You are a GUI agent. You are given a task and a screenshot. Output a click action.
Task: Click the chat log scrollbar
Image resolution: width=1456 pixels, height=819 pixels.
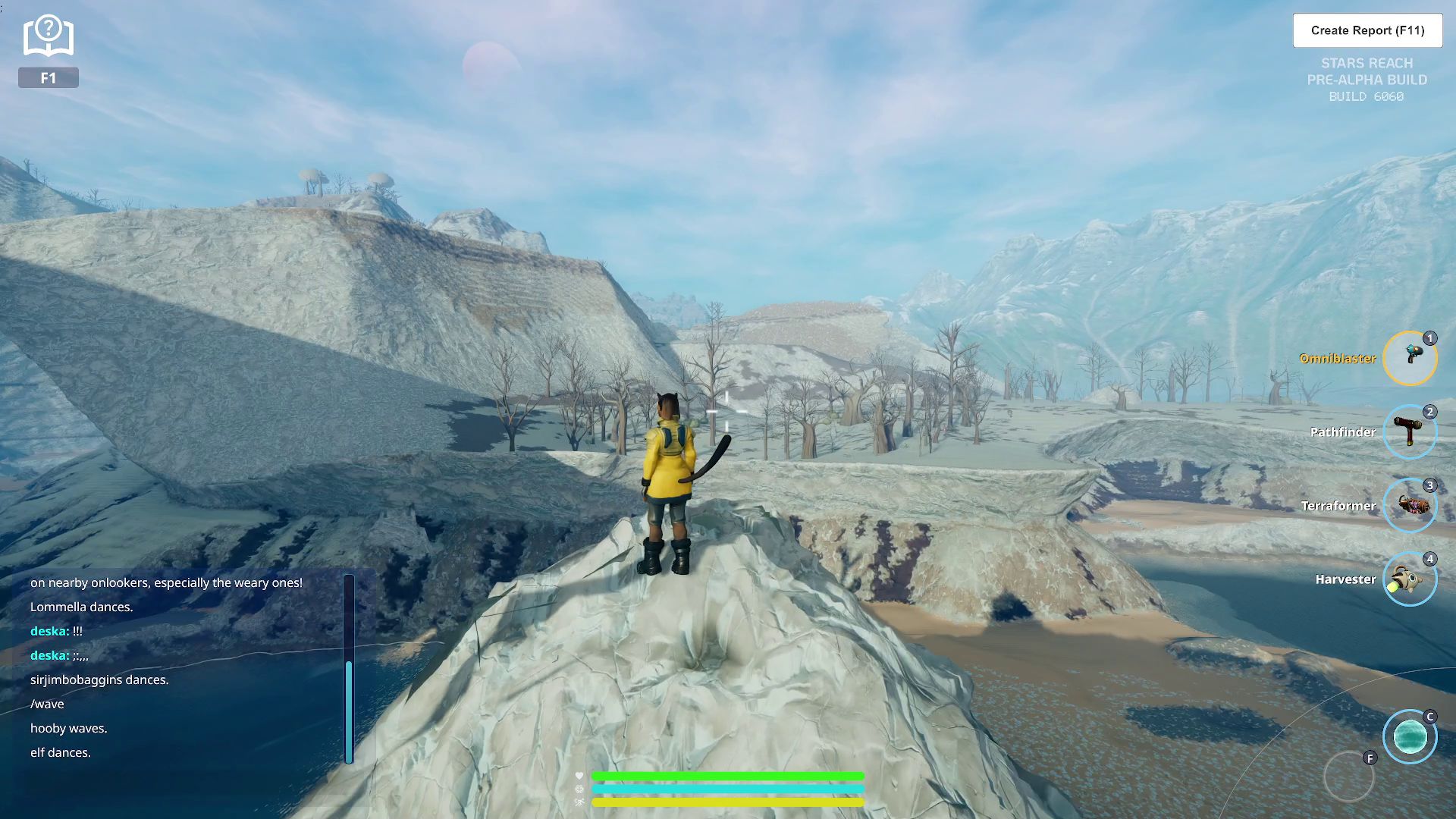point(349,711)
